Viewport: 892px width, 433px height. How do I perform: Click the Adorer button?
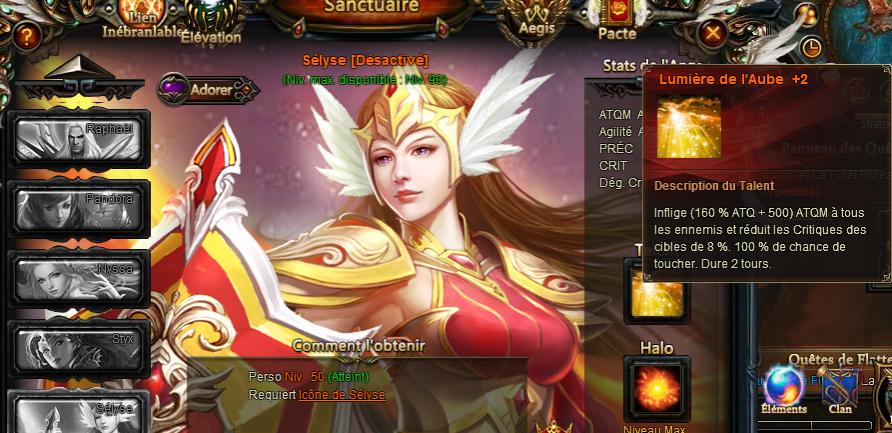(208, 90)
